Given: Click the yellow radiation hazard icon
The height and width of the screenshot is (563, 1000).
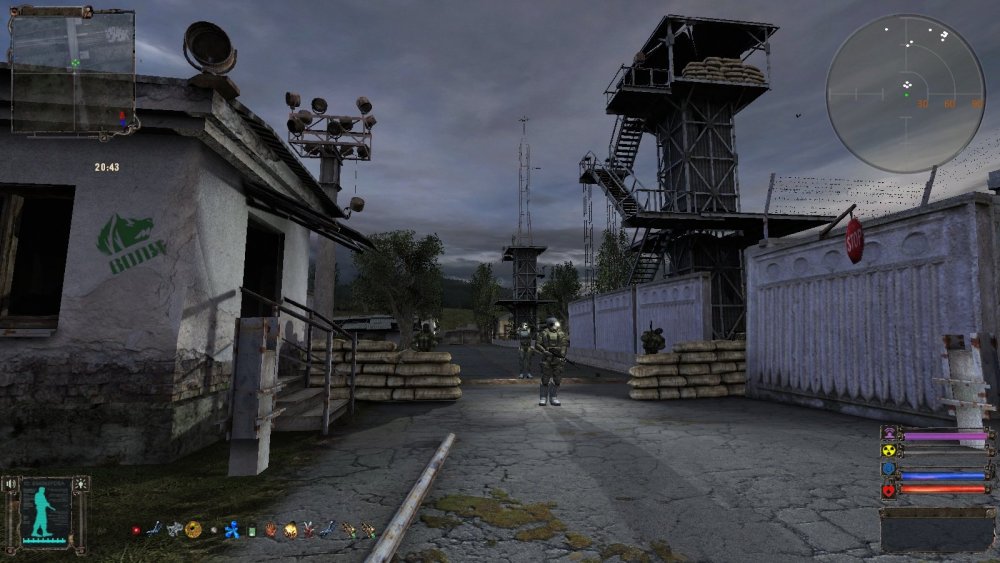Looking at the screenshot, I should tap(888, 450).
